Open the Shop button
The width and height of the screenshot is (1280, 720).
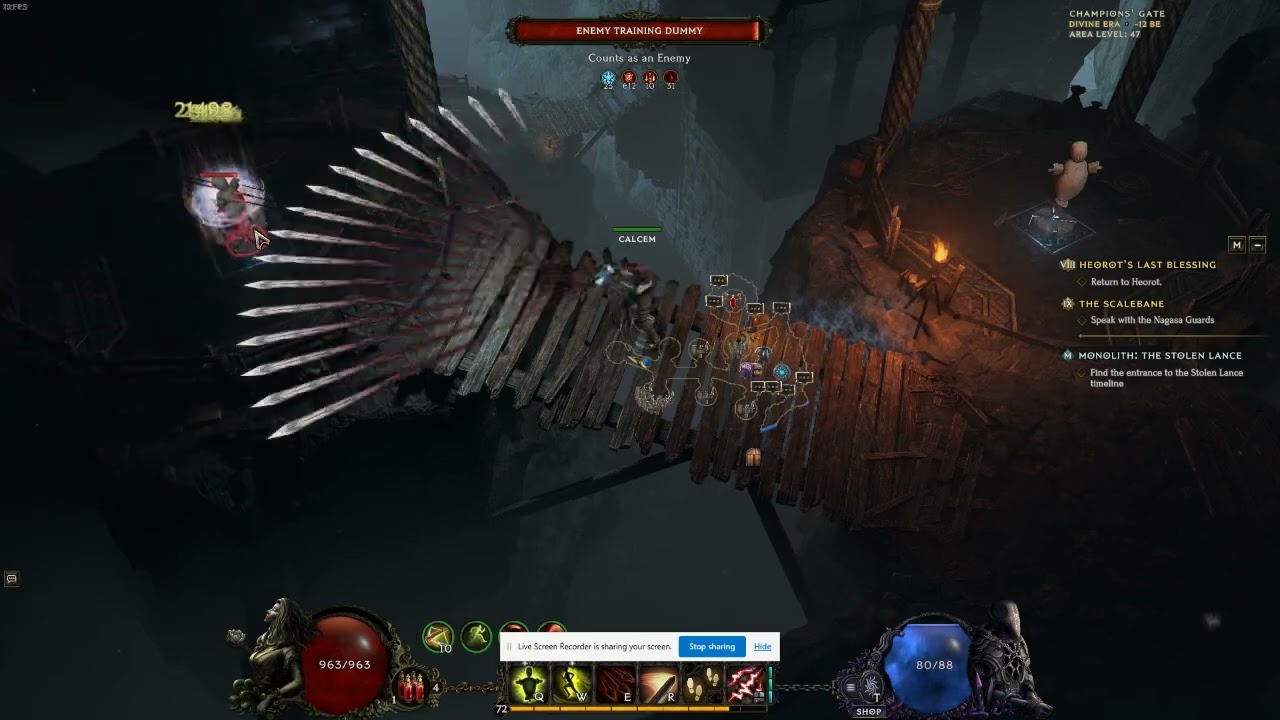[869, 711]
